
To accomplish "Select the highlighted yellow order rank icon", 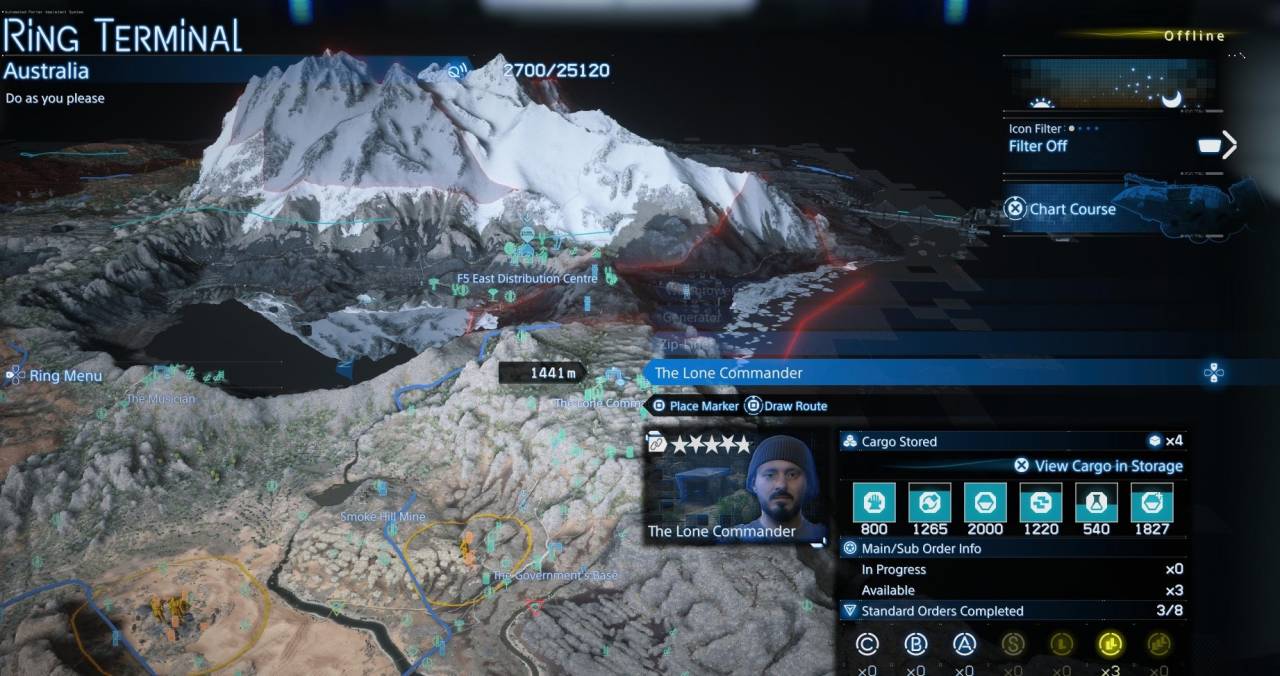I will pyautogui.click(x=1110, y=644).
